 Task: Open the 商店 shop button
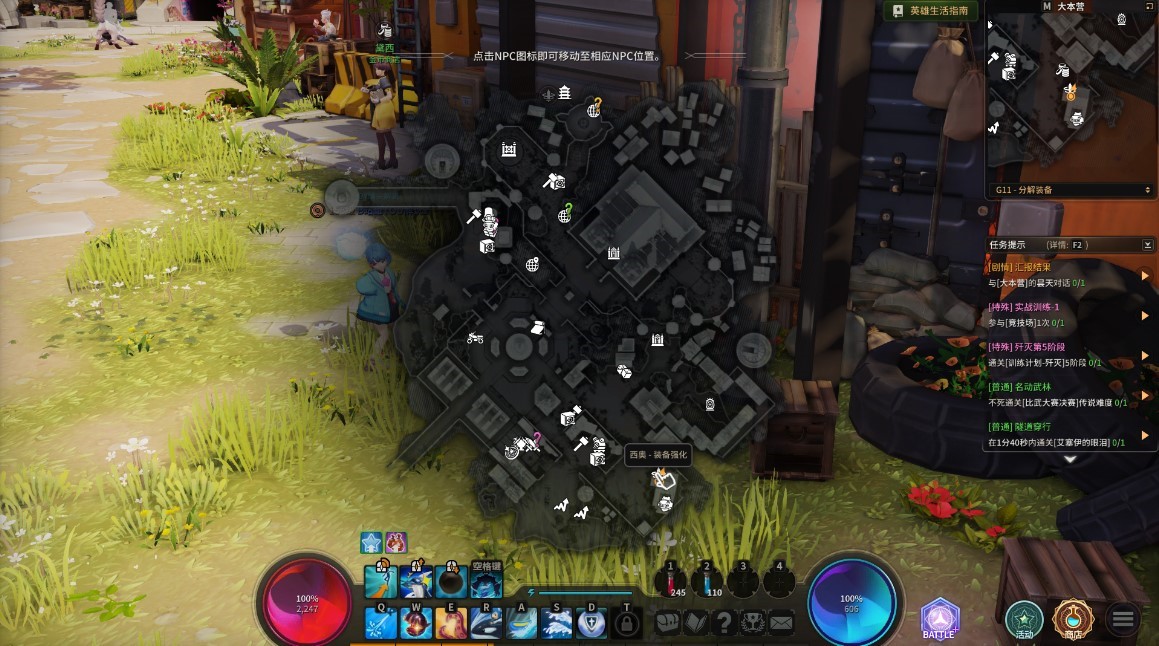point(1073,620)
